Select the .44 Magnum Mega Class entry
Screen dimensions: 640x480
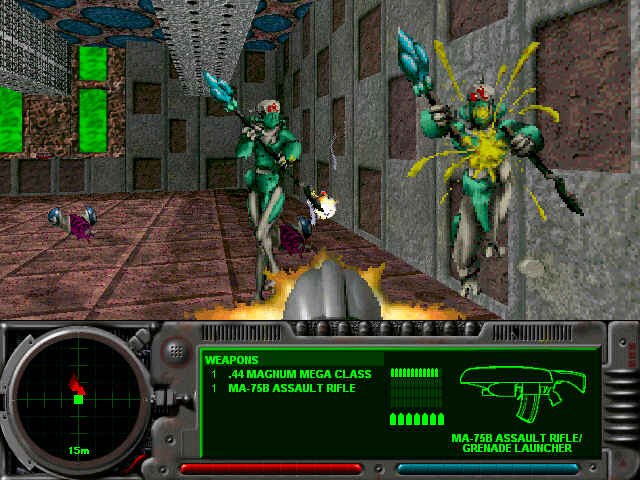pos(299,374)
